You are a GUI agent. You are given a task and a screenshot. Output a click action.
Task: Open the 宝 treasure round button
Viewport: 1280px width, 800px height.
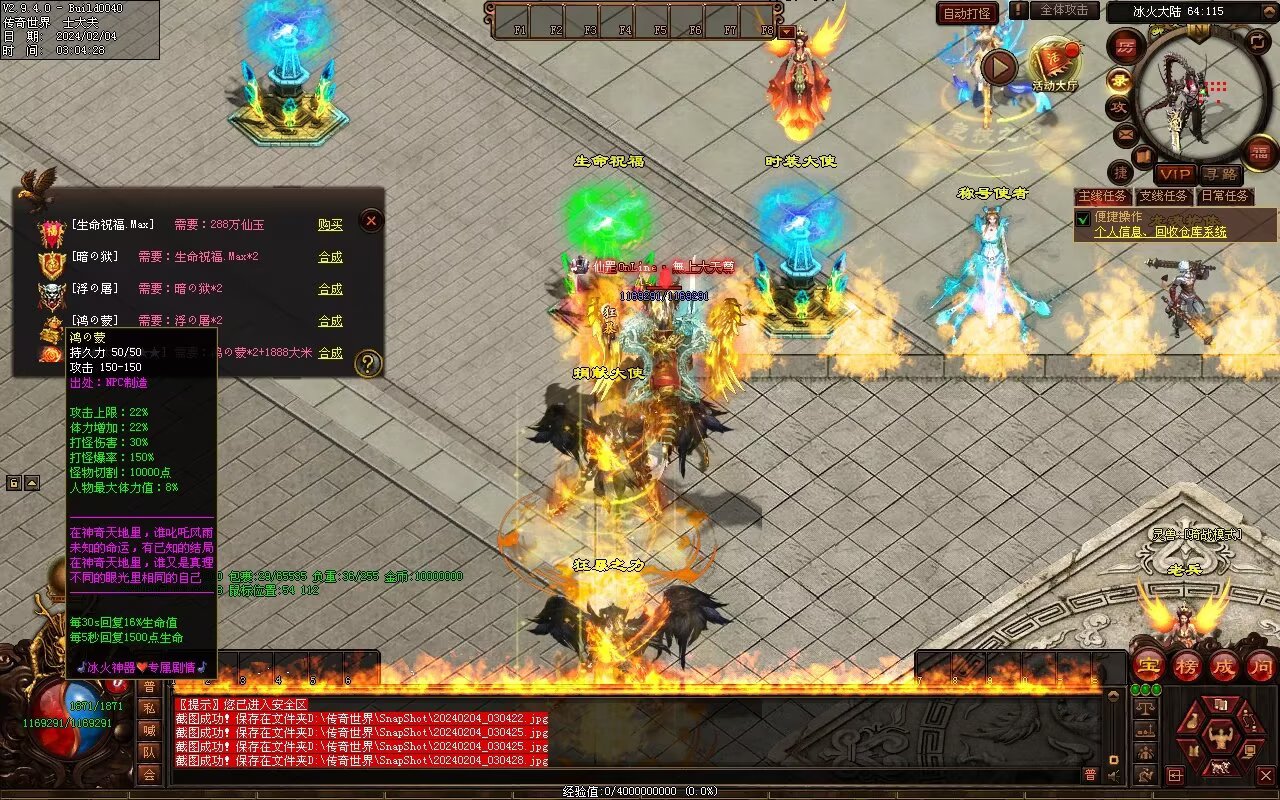[x=1149, y=666]
